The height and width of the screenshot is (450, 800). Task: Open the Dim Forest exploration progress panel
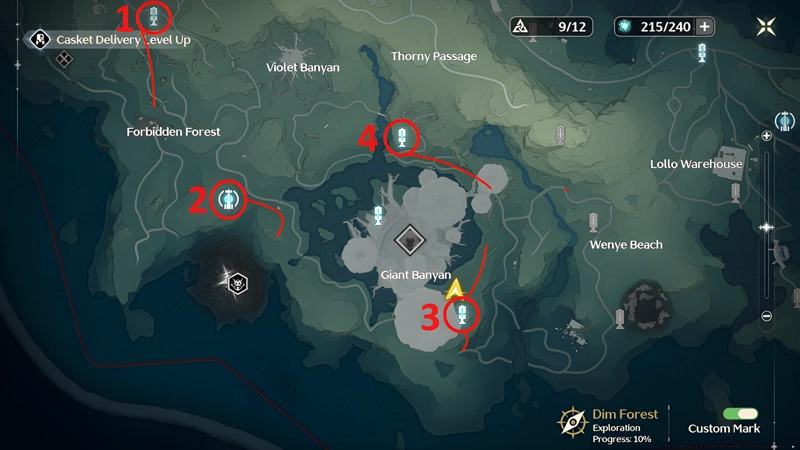point(610,423)
